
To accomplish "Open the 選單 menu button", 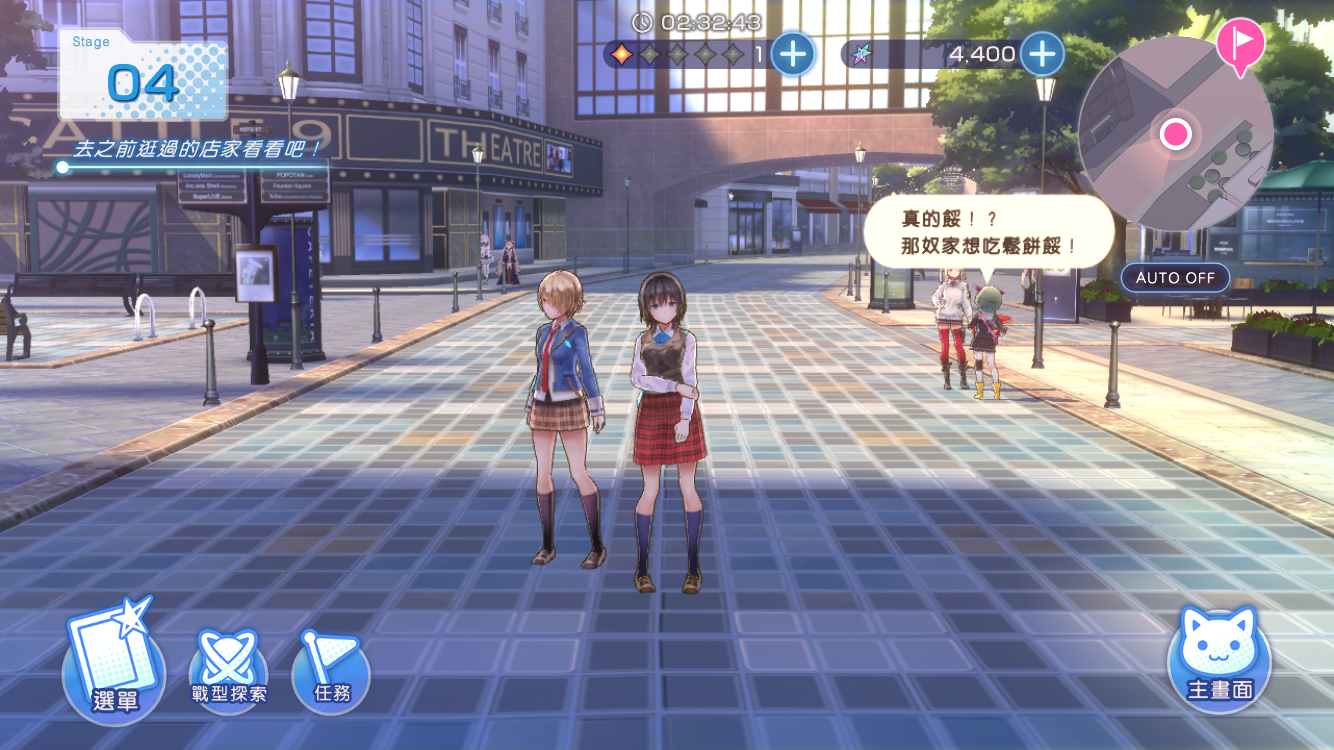I will tap(114, 663).
